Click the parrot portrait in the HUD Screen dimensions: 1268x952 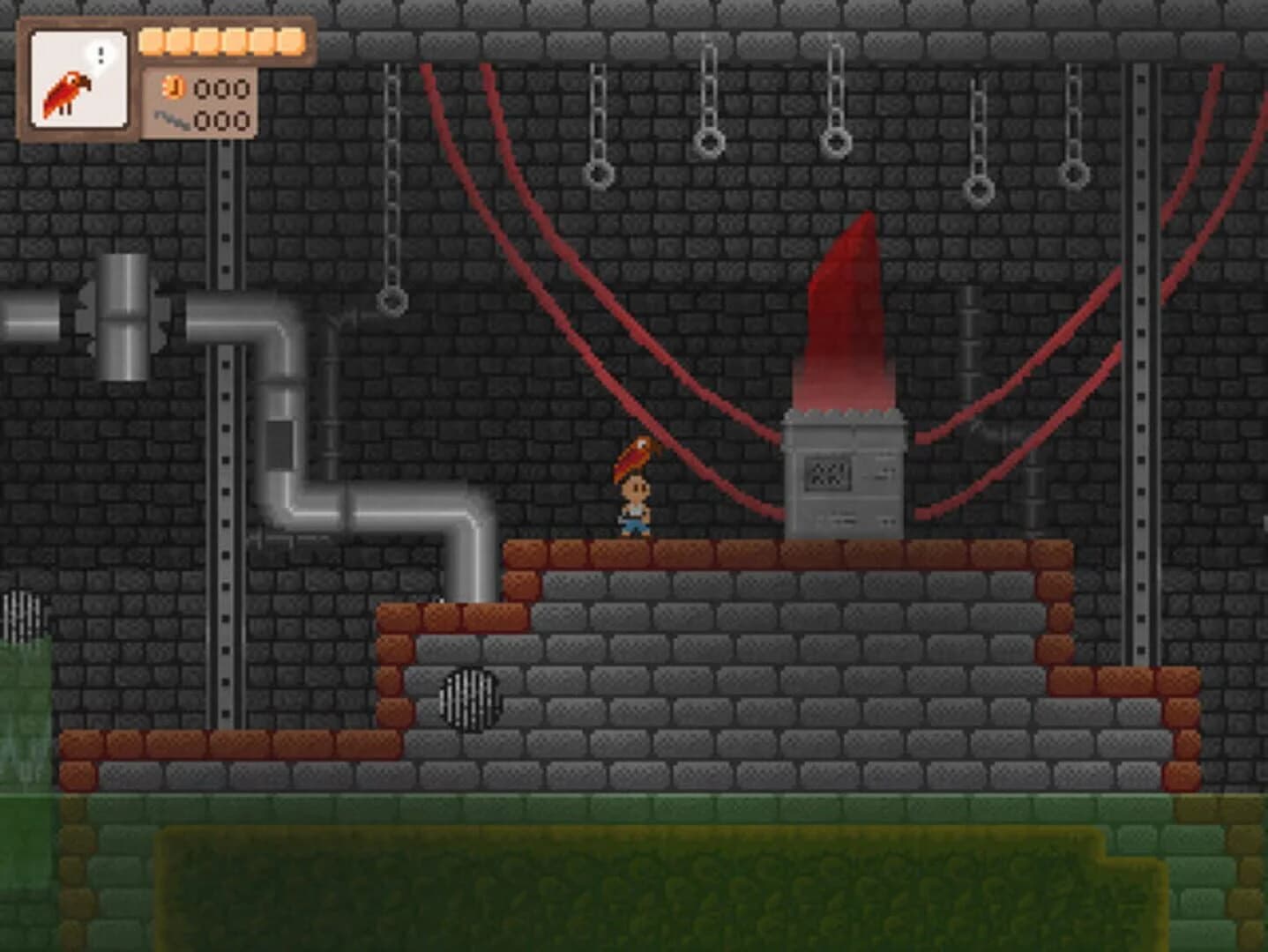click(75, 88)
